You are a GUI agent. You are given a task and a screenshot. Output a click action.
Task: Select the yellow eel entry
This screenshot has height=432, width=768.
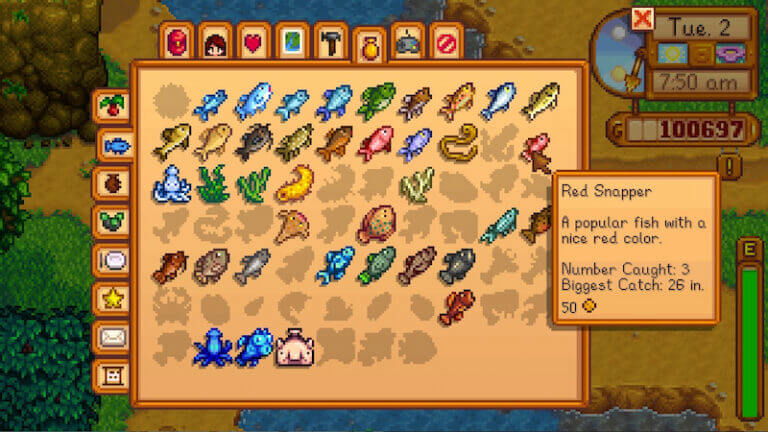click(457, 143)
